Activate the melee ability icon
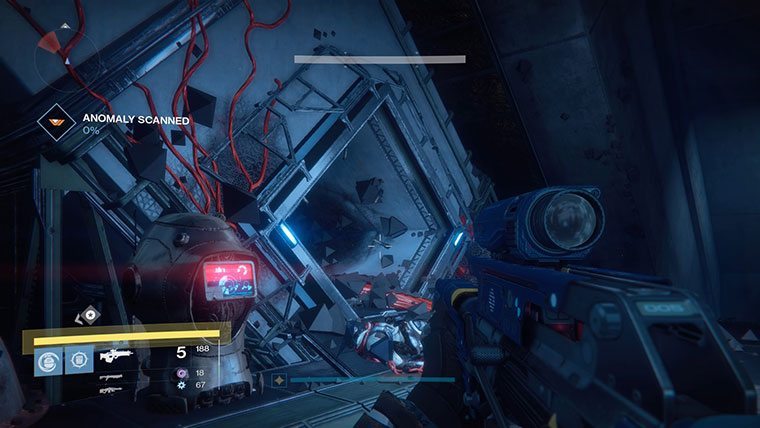760x428 pixels. [79, 361]
